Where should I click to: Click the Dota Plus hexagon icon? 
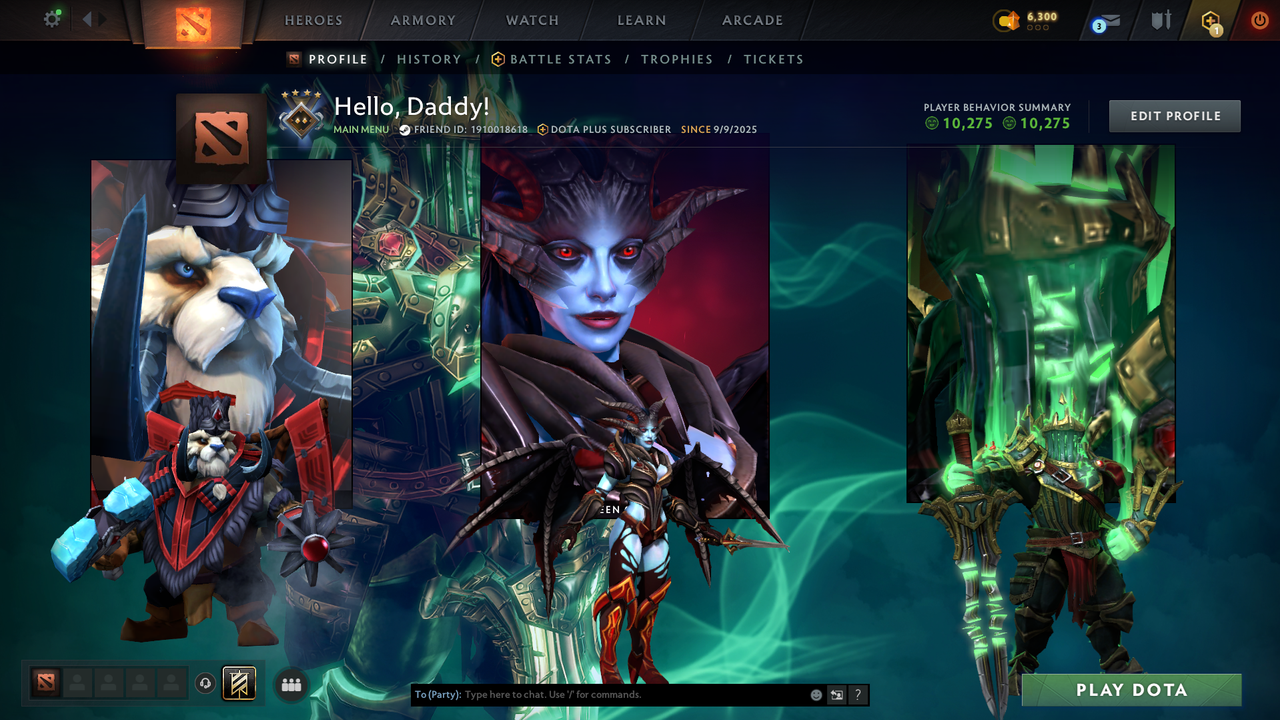coord(1210,20)
